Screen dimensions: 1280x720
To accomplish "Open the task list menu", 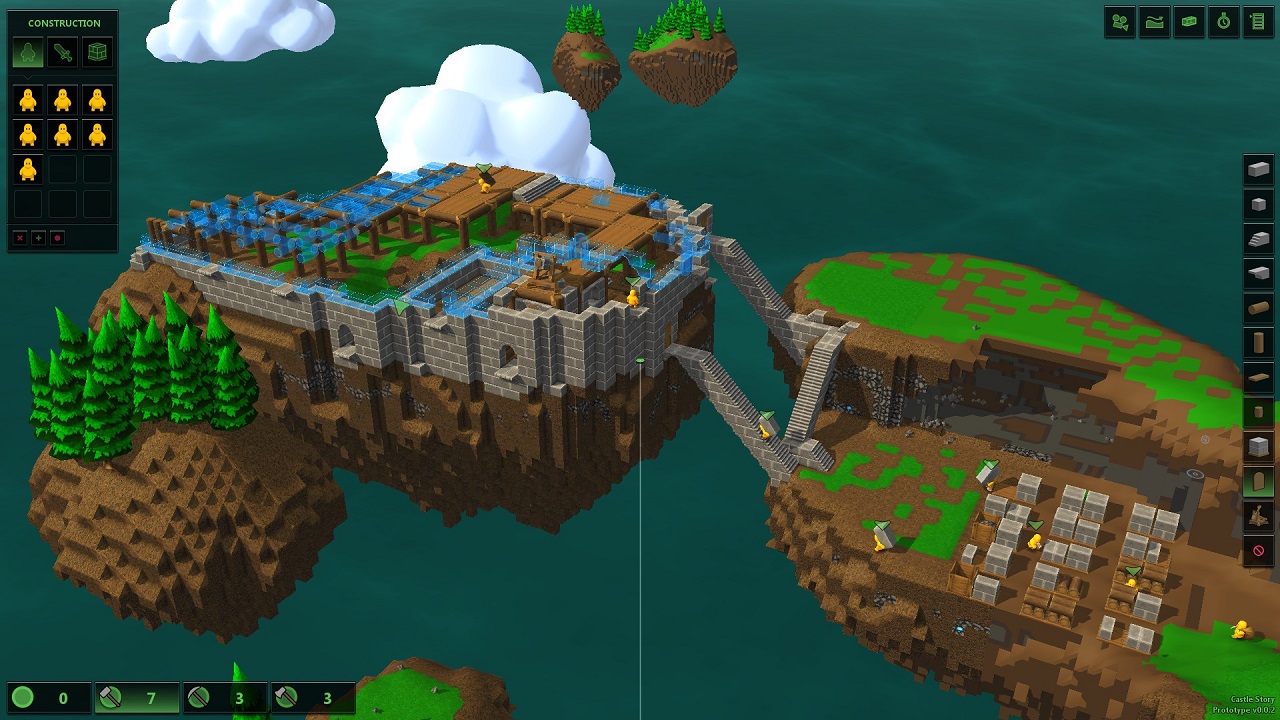I will [1258, 22].
